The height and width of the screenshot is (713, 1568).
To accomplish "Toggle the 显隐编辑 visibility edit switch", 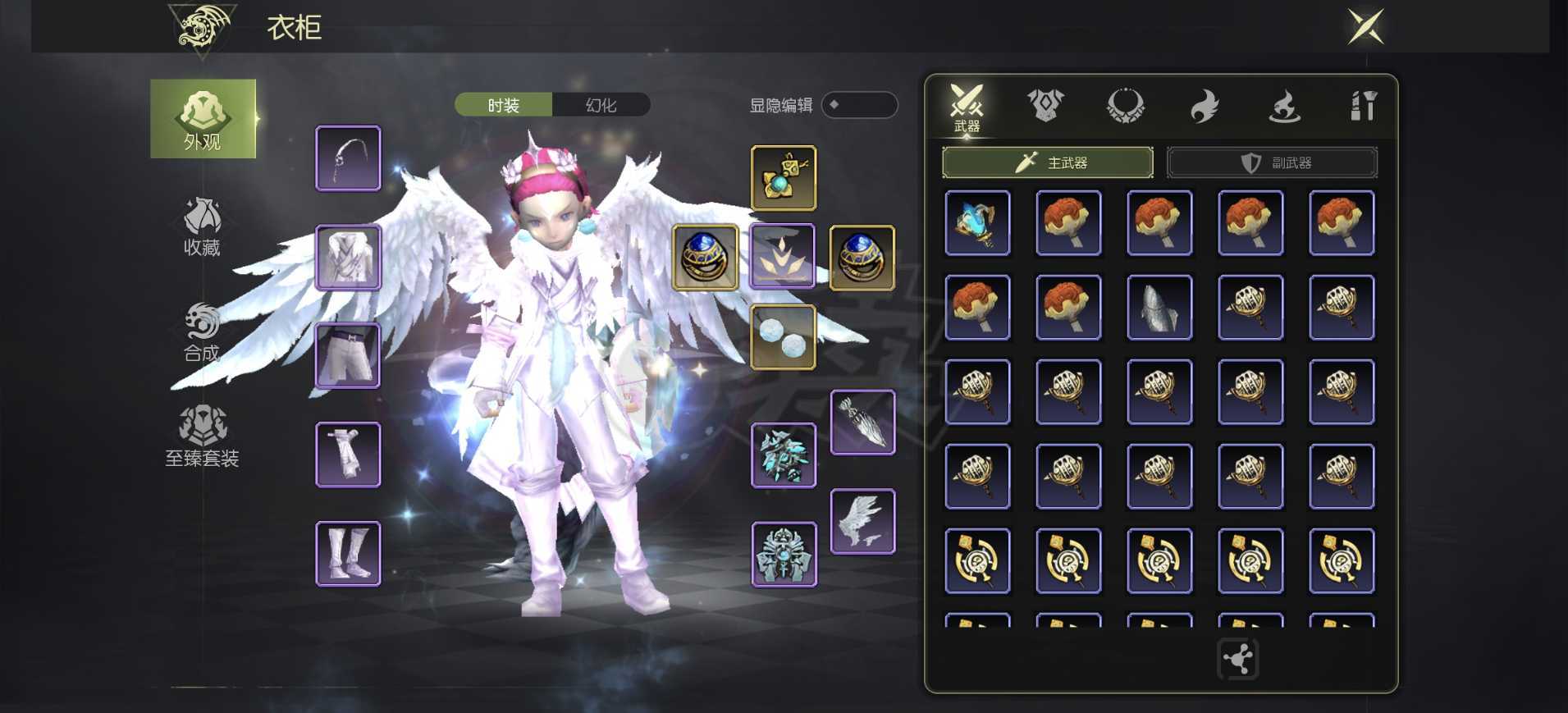I will point(858,105).
